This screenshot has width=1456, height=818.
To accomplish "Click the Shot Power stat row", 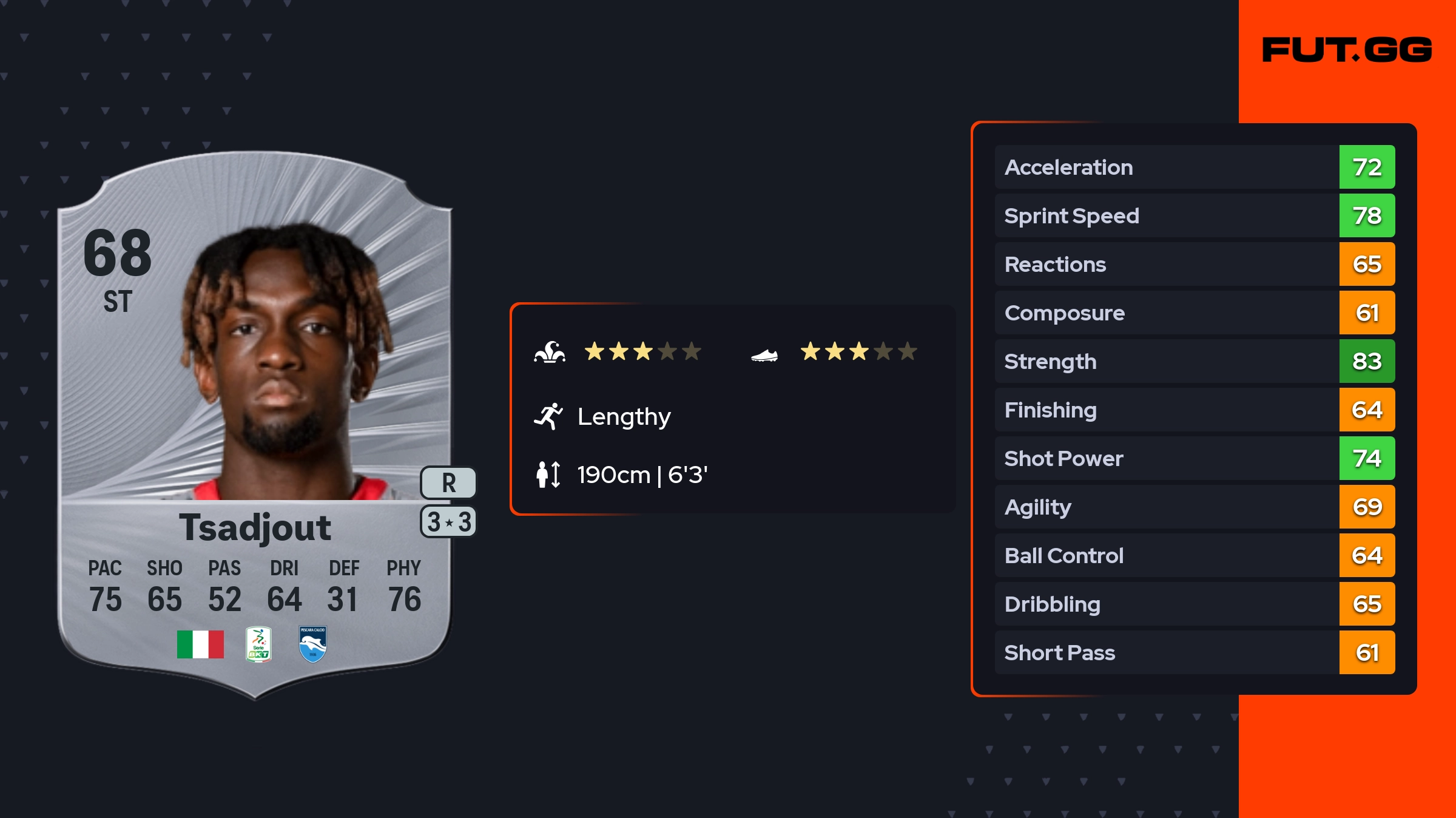I will pyautogui.click(x=1194, y=458).
